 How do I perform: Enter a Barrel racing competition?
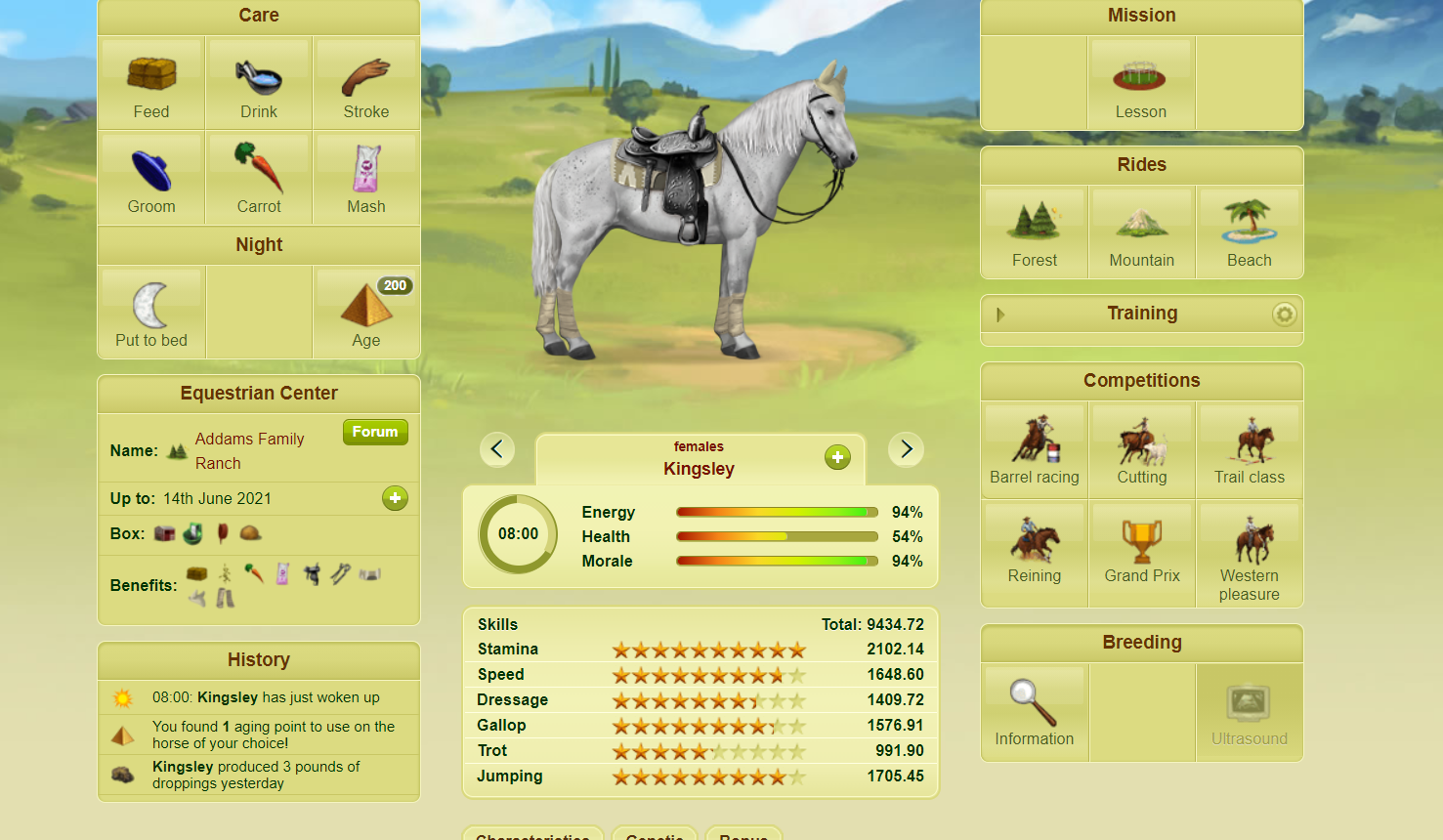coord(1035,449)
